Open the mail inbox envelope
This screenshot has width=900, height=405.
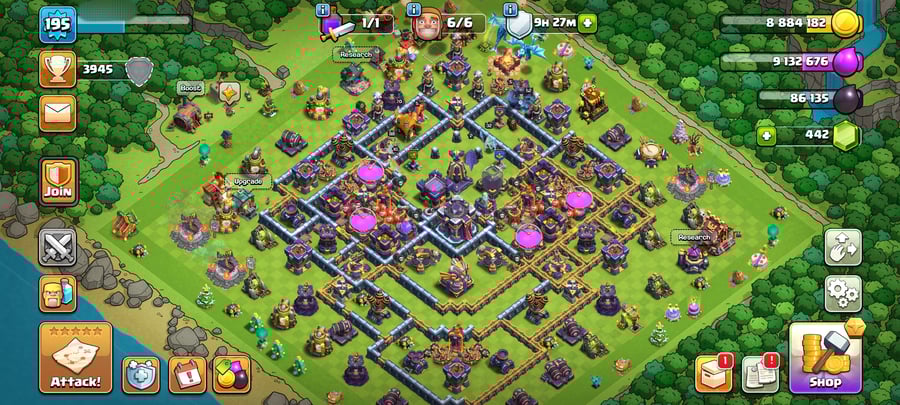click(58, 111)
